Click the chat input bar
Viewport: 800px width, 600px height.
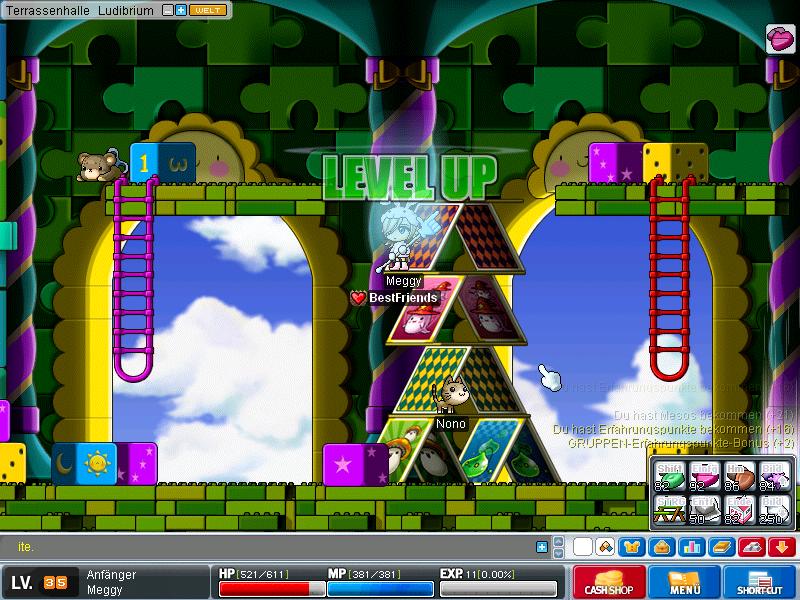point(270,547)
